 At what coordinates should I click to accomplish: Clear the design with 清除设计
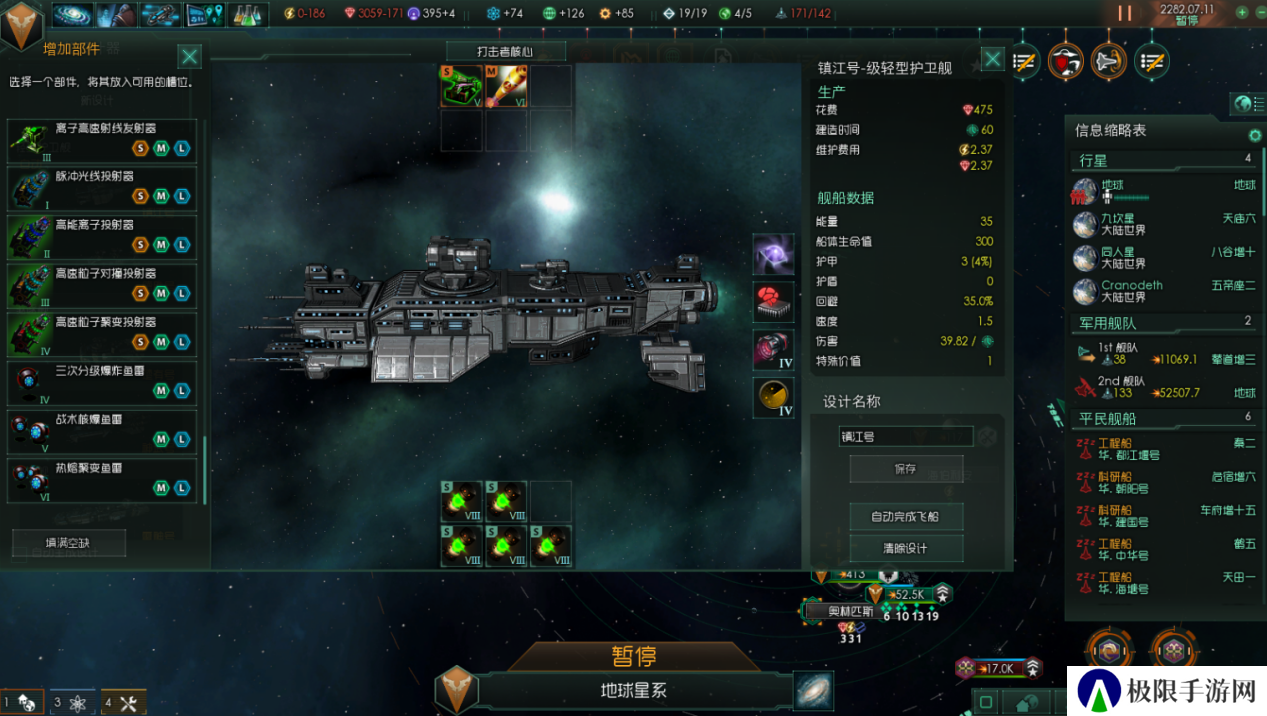point(905,548)
